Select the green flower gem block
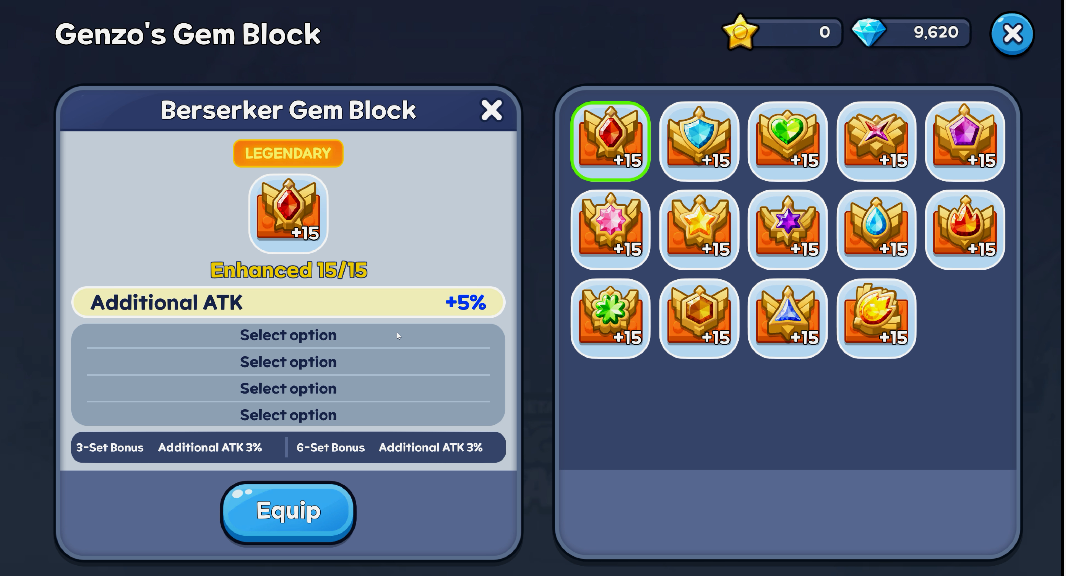The height and width of the screenshot is (576, 1066). pos(610,318)
